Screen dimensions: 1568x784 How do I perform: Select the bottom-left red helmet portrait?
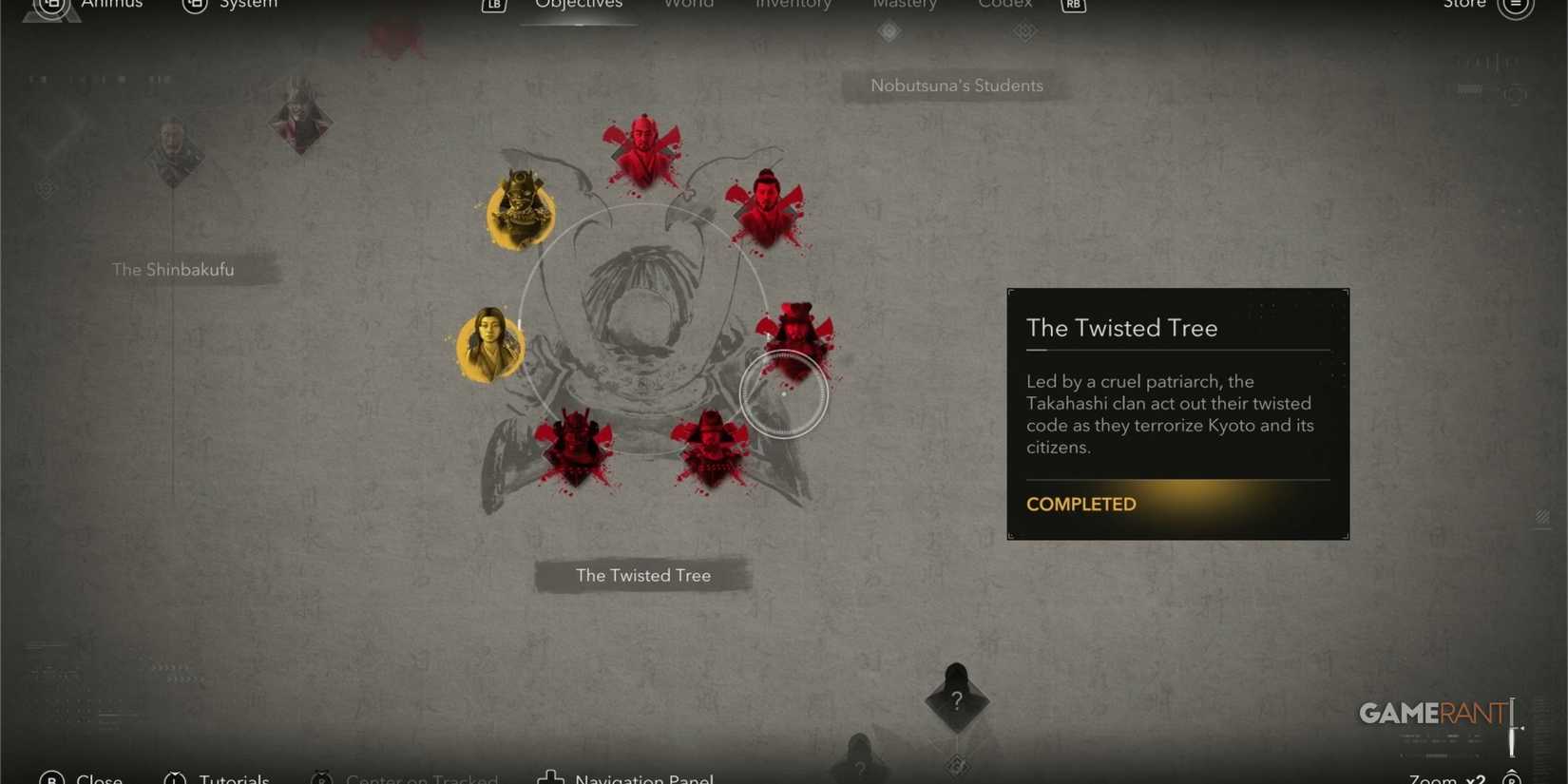[577, 447]
